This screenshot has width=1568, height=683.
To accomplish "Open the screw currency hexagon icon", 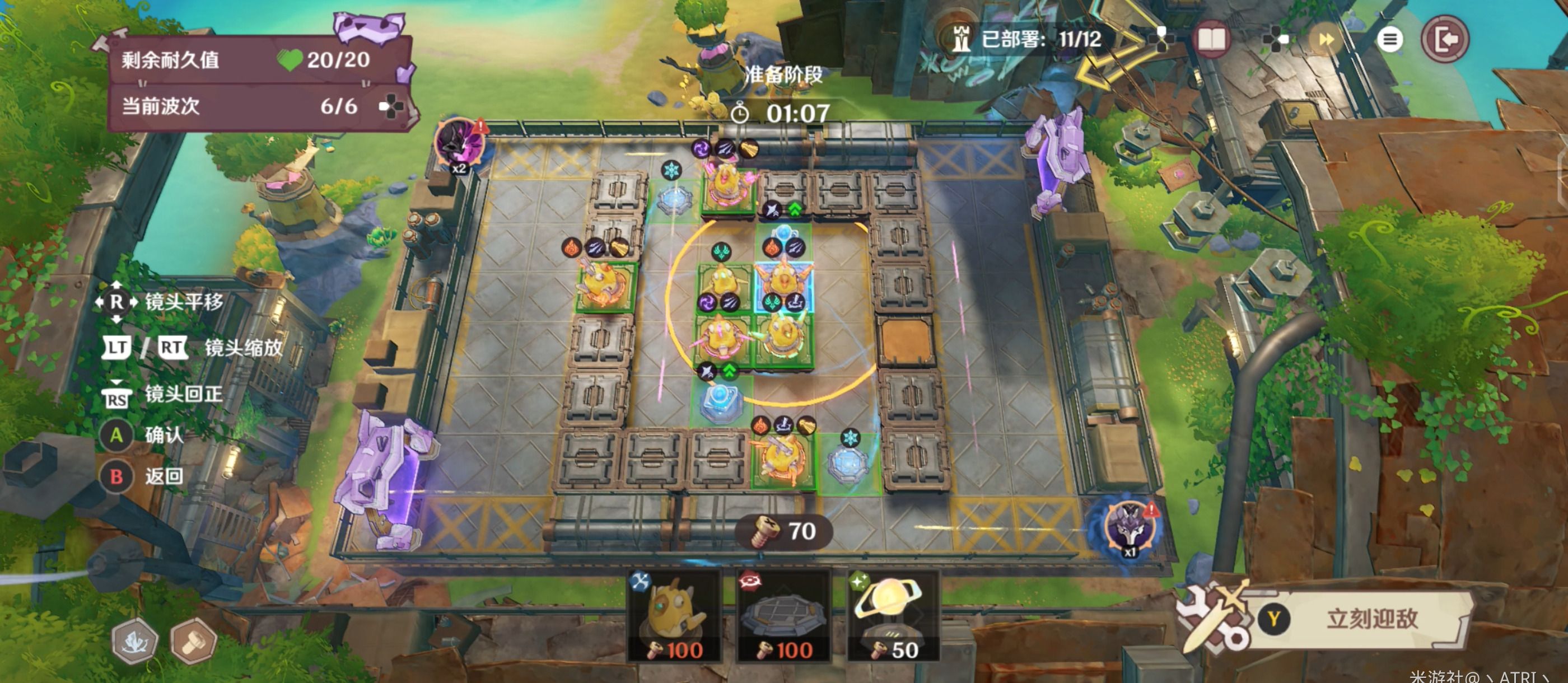I will 194,640.
